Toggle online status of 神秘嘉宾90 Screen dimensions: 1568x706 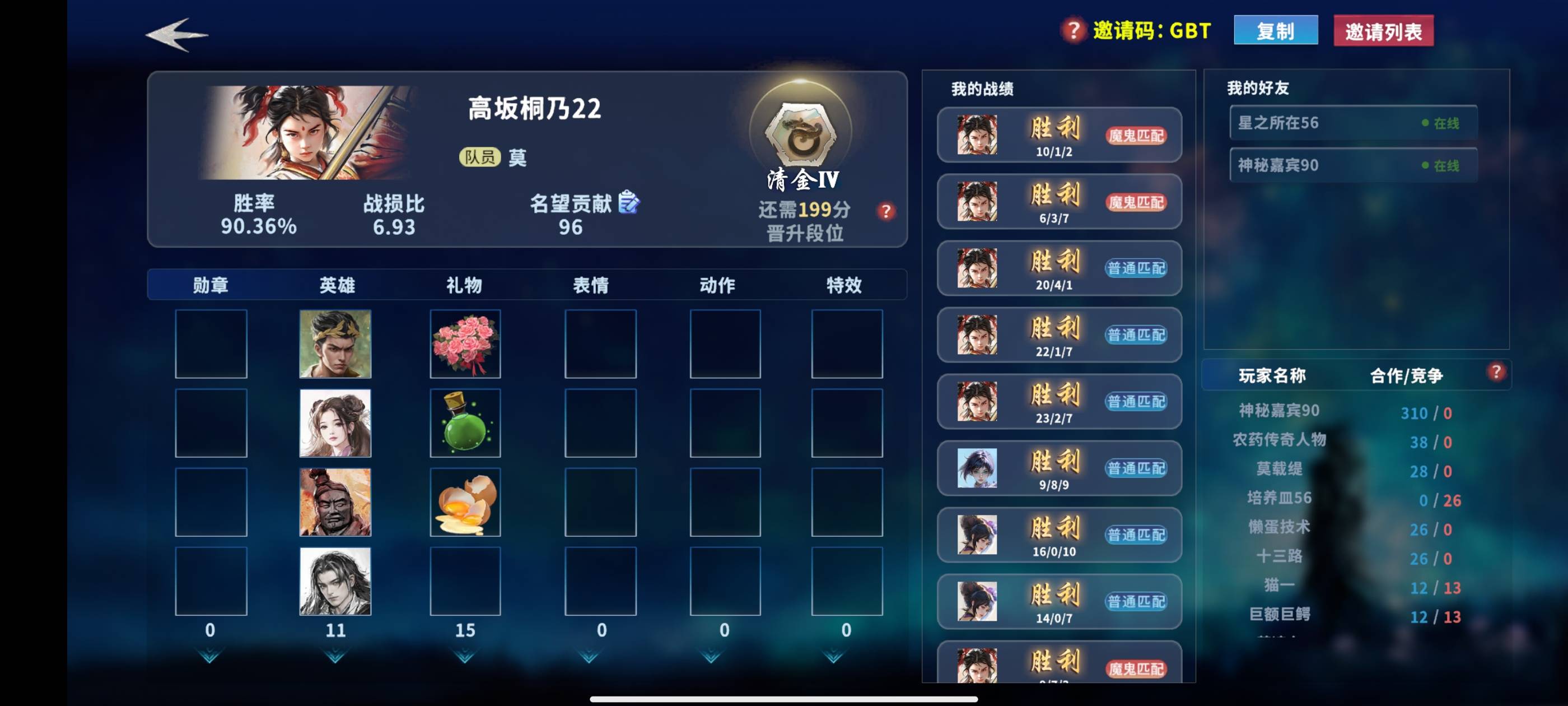[x=1448, y=165]
